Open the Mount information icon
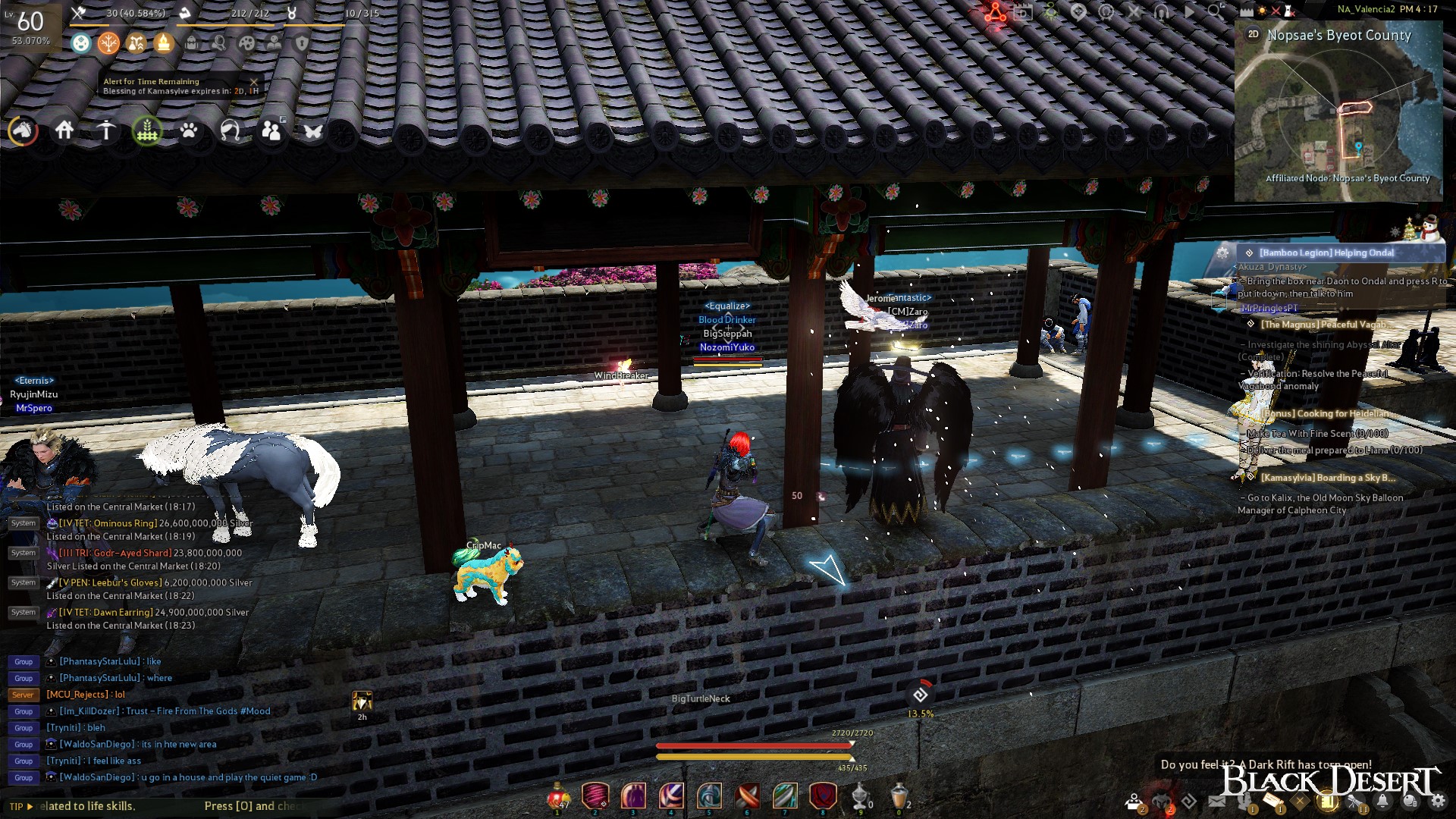Viewport: 1456px width, 819px height. click(x=23, y=130)
